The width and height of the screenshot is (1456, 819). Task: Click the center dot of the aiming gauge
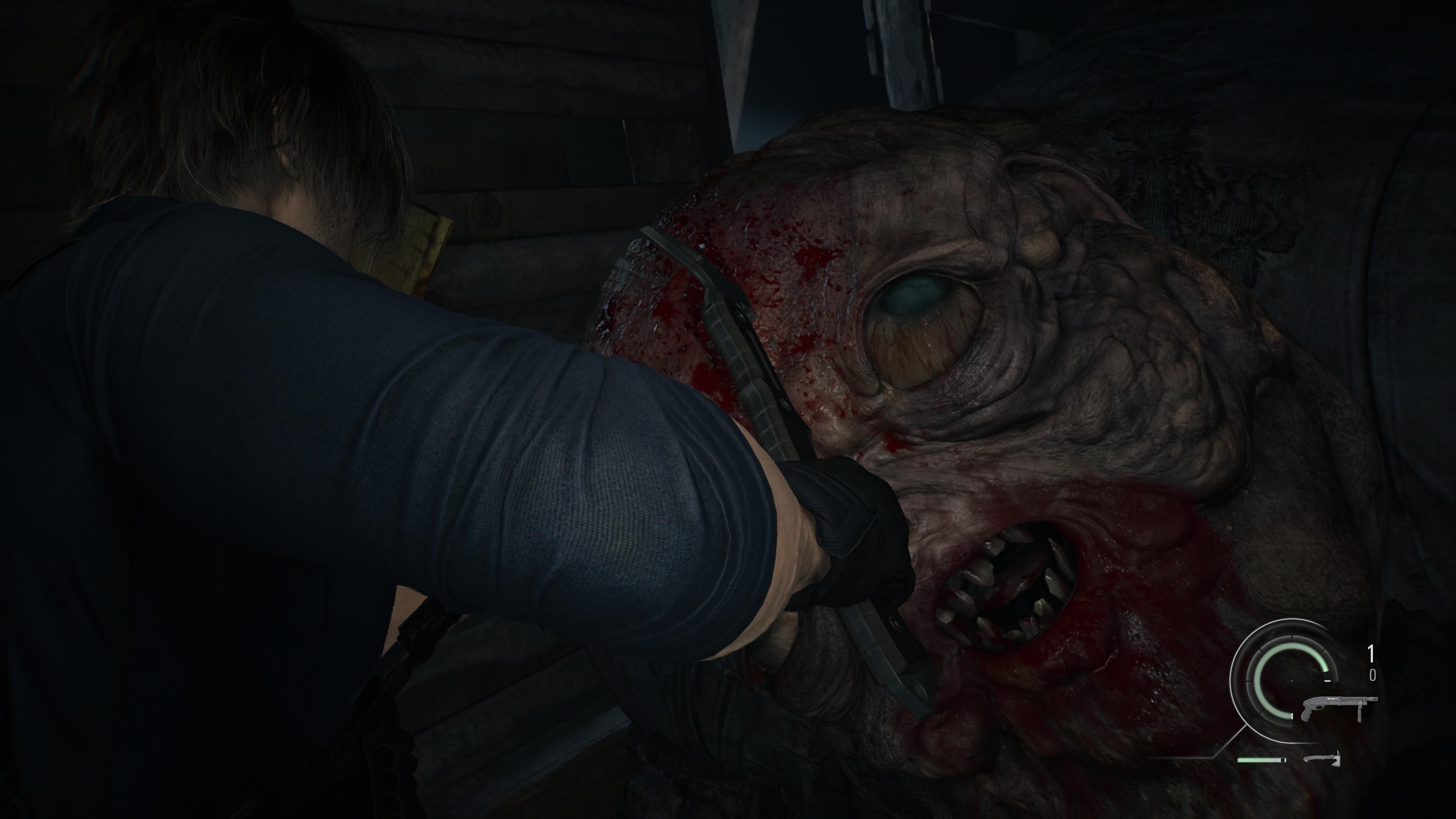pos(1293,681)
